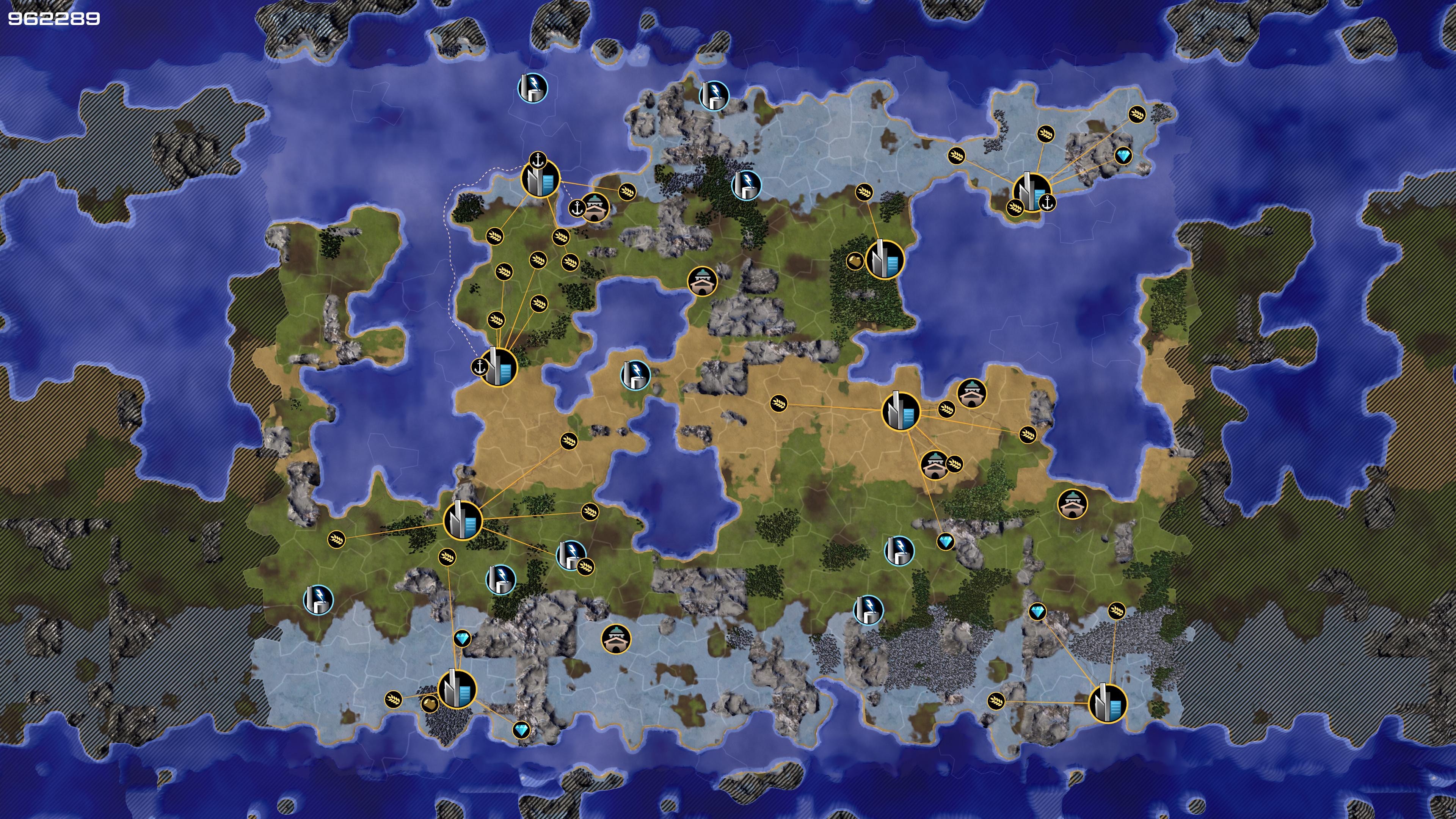The image size is (1456, 819).
Task: Click the lightning marker in the dark forest
Action: click(x=746, y=184)
